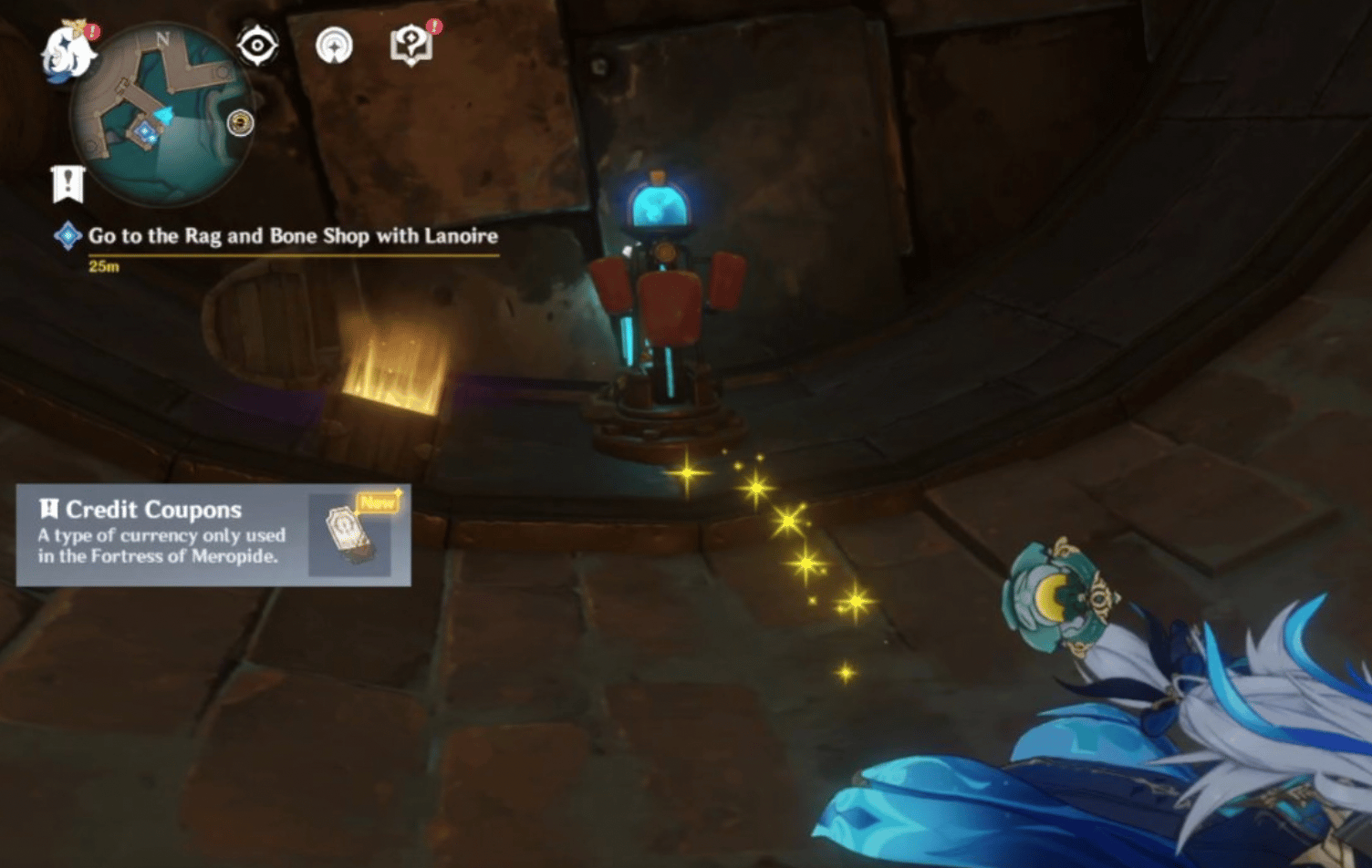Open the quest banner icon below minimap
1372x868 pixels.
68,183
